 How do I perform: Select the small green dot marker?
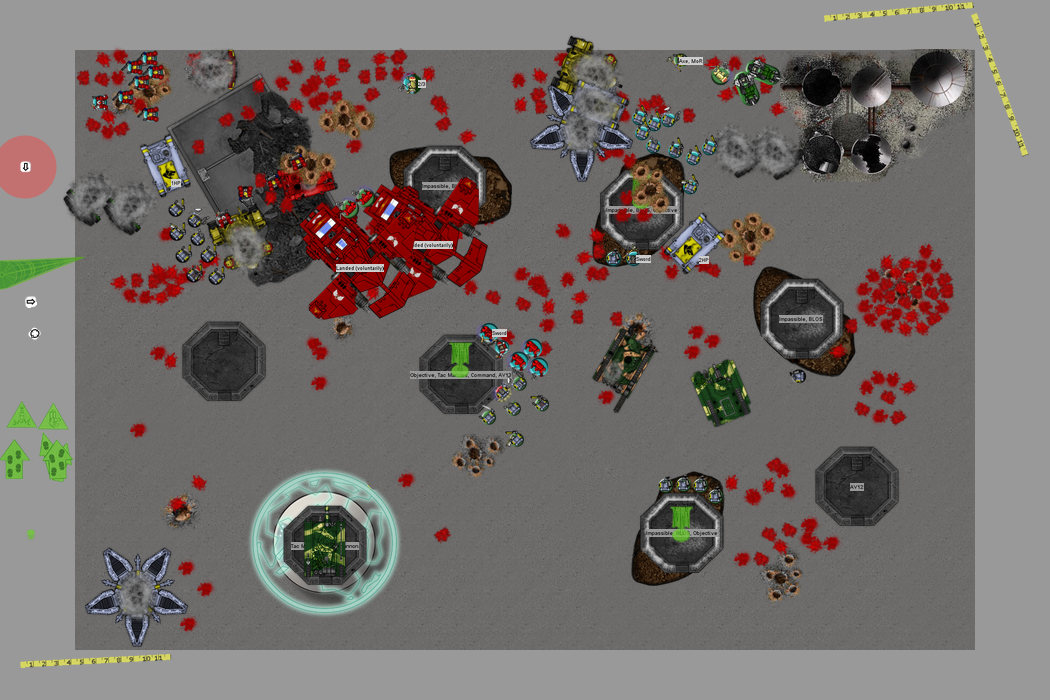pos(31,534)
